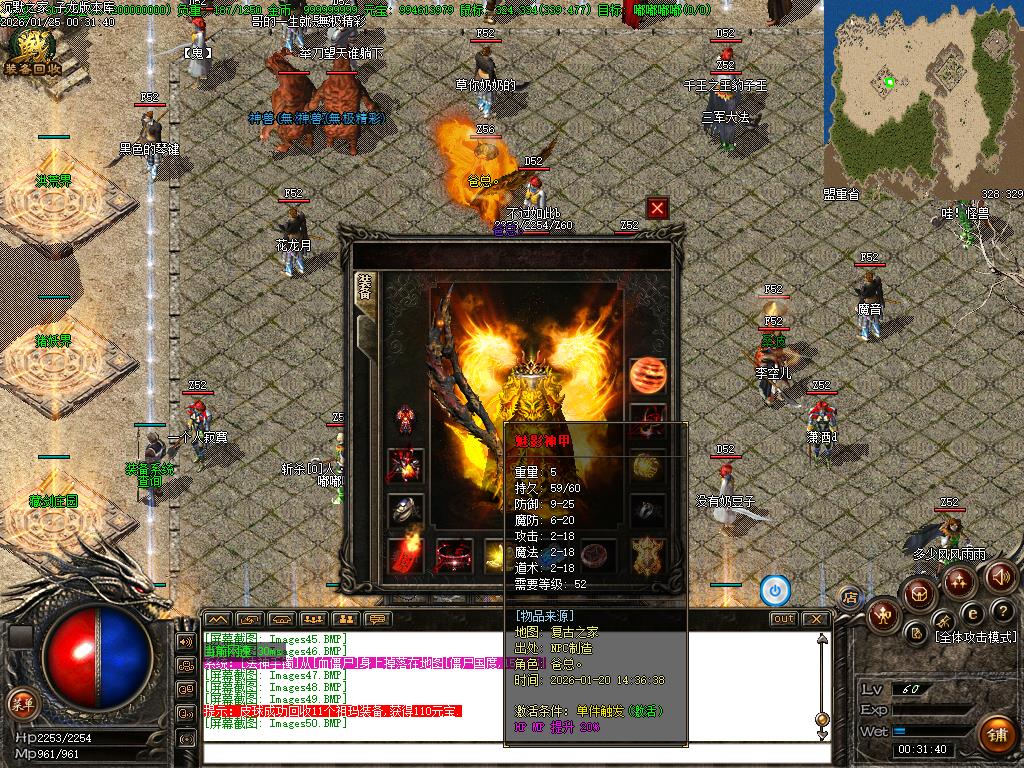Open the 店 shop button

coord(851,598)
